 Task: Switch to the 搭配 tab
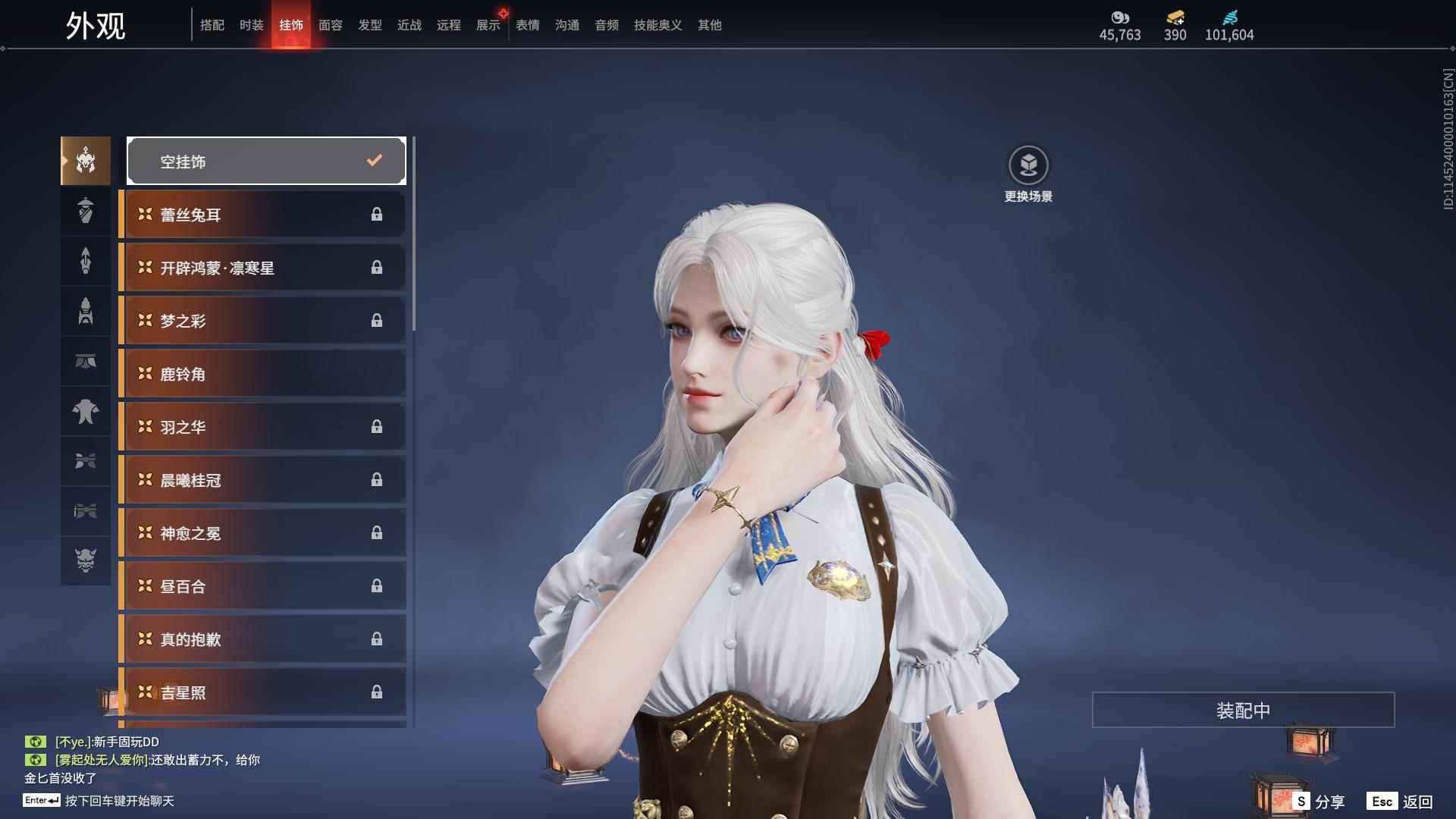pos(212,25)
